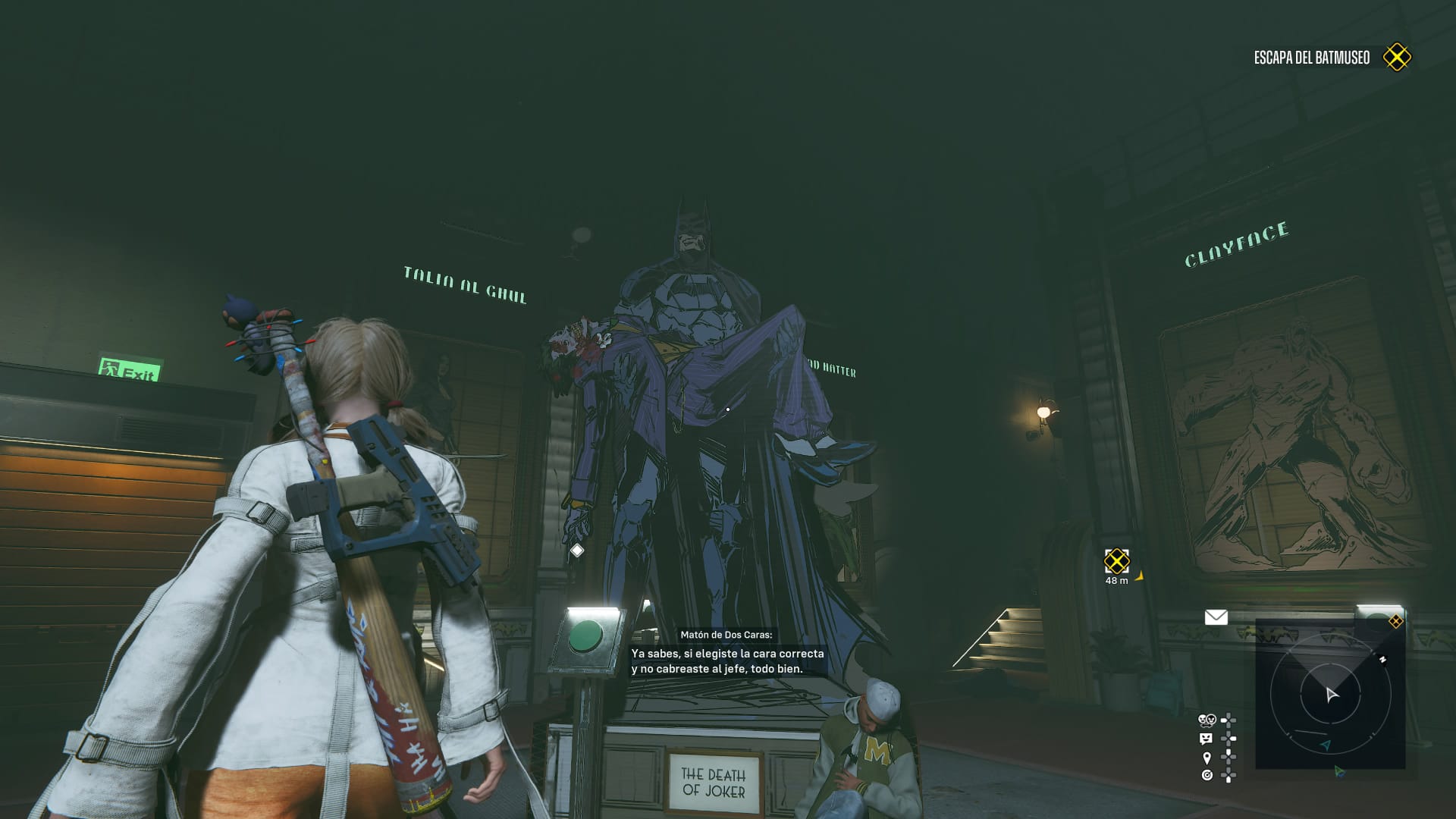1456x819 pixels.
Task: Select the map pin ping icon
Action: click(1207, 758)
